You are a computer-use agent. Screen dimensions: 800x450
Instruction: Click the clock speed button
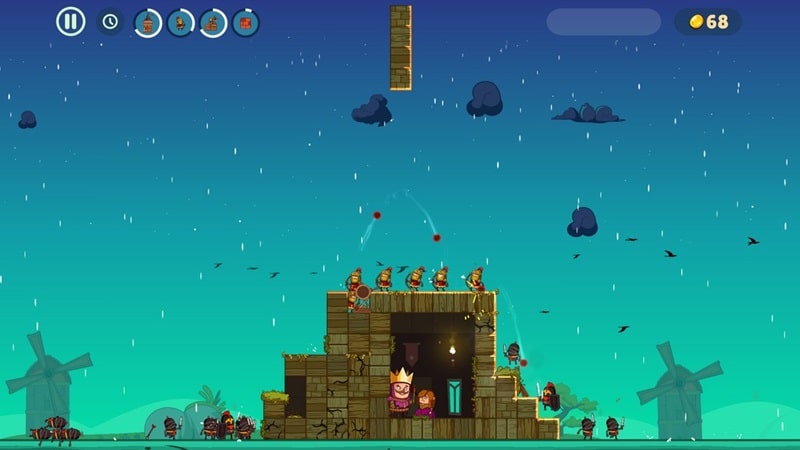pos(110,21)
